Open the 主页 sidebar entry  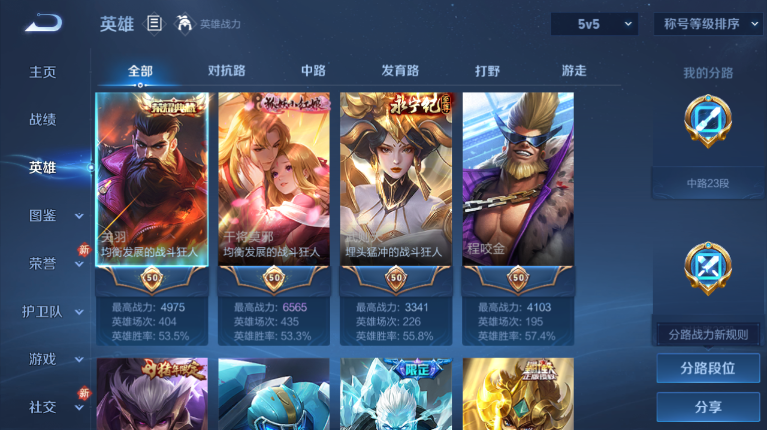click(43, 72)
